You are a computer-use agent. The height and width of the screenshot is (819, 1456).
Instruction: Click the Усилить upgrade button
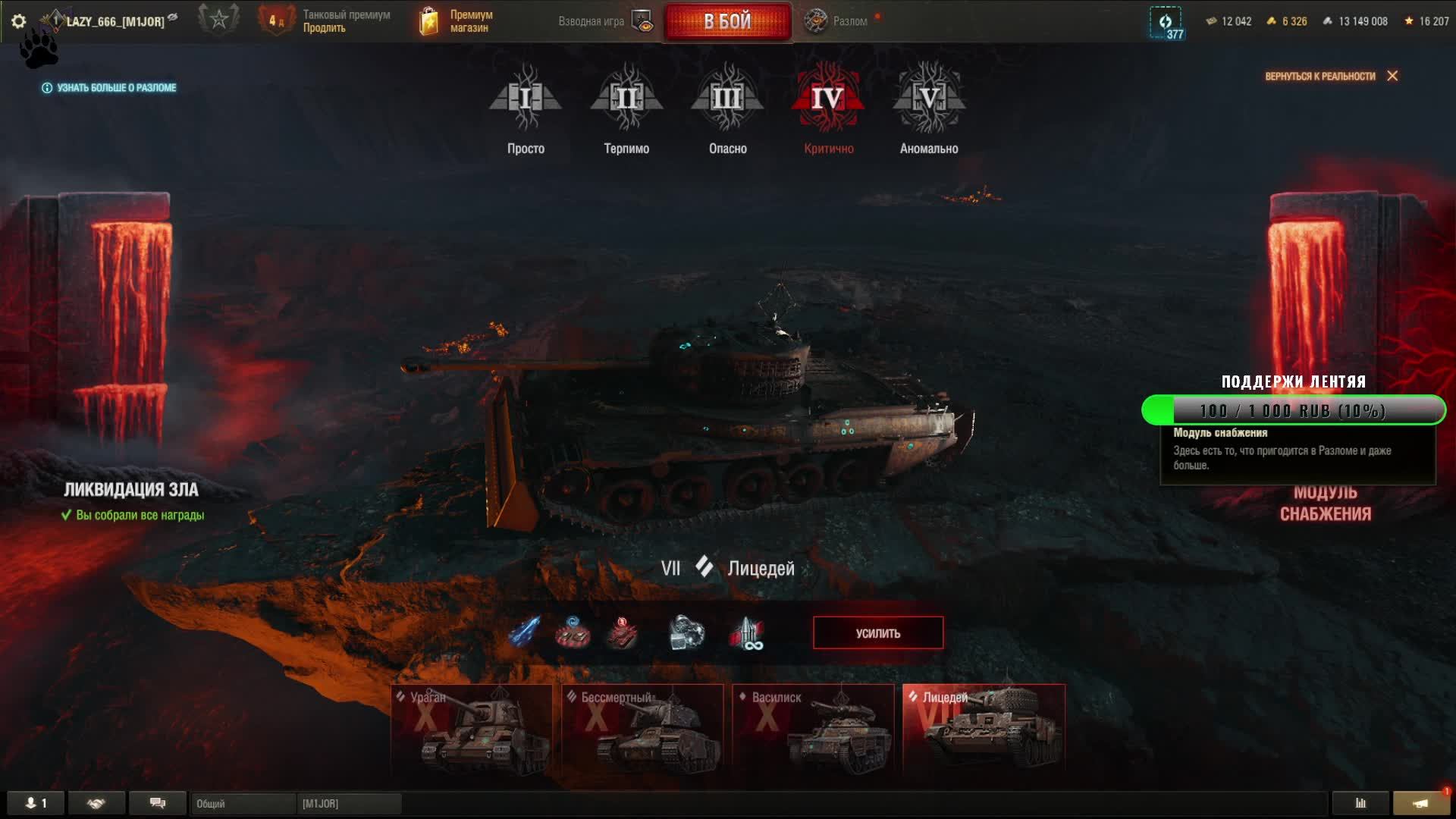click(x=878, y=633)
